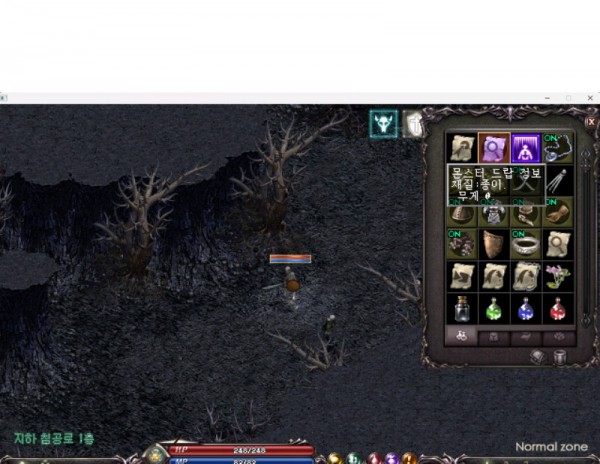Click the skull buff icon
Viewport: 600px width, 464px height.
coord(383,122)
